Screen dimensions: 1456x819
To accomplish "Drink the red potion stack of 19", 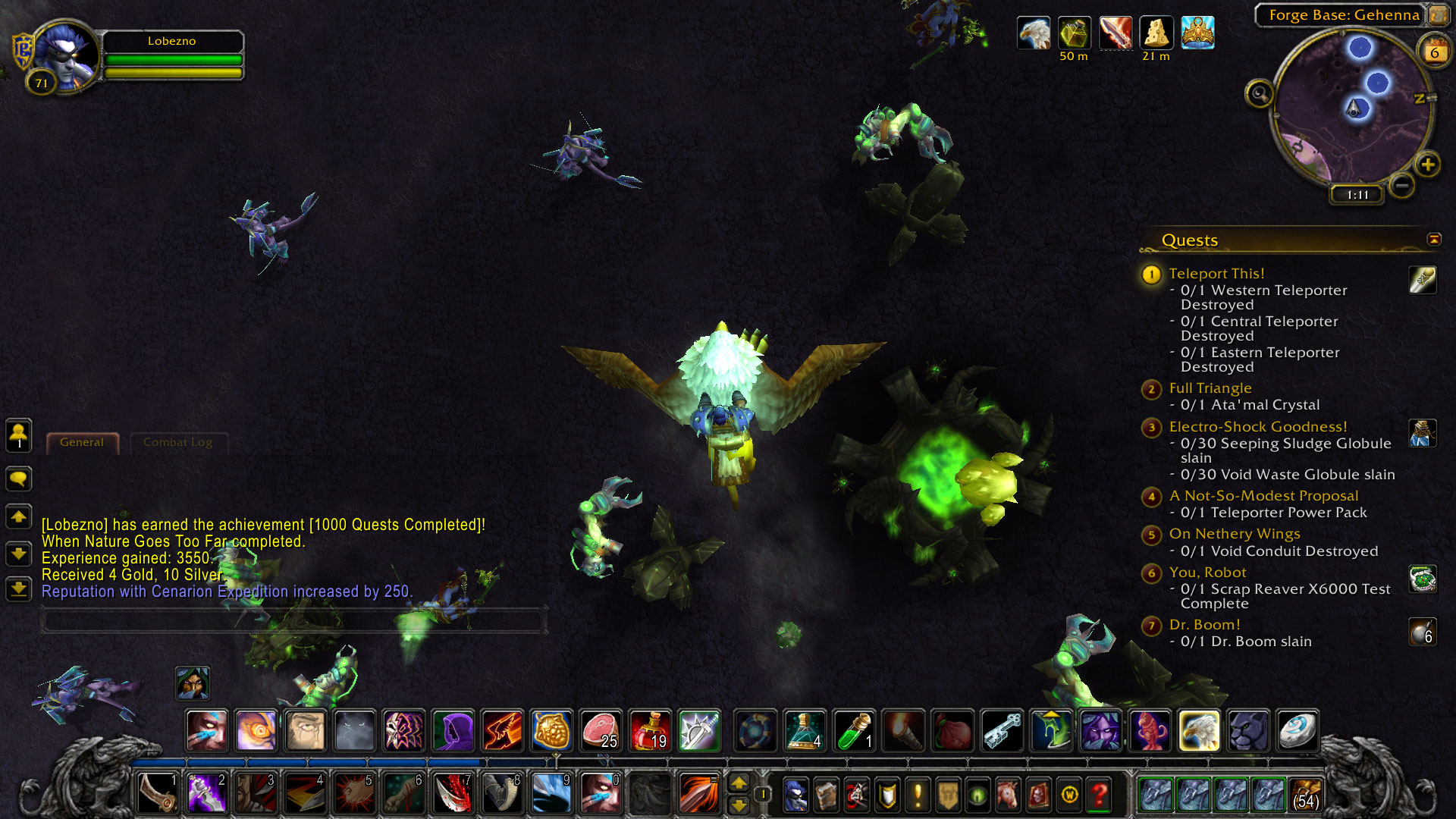I will click(650, 730).
